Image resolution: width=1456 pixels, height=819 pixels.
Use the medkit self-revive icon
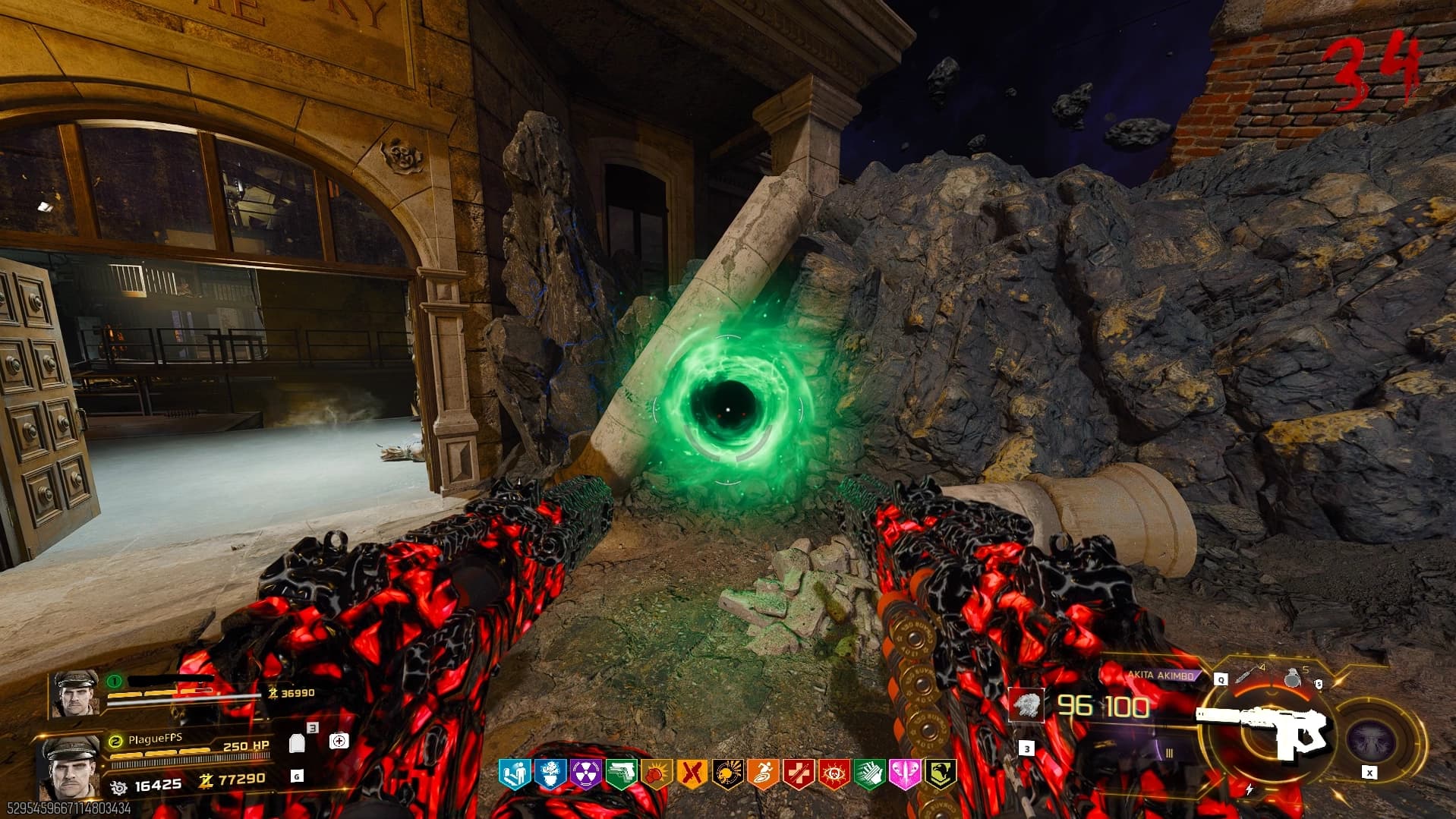339,740
